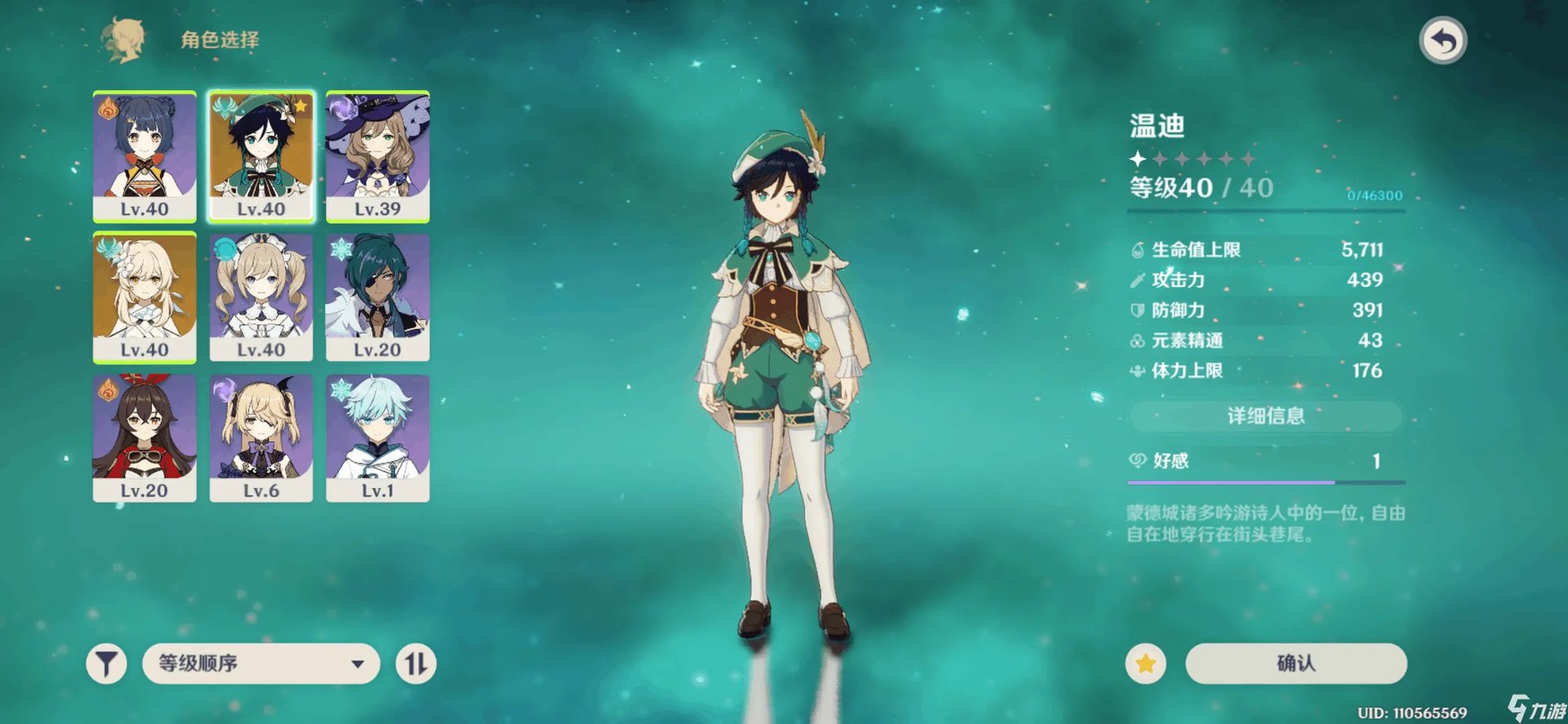Pick Amber's Lv.20 portrait
Screen dimensions: 1568x724
tap(145, 437)
